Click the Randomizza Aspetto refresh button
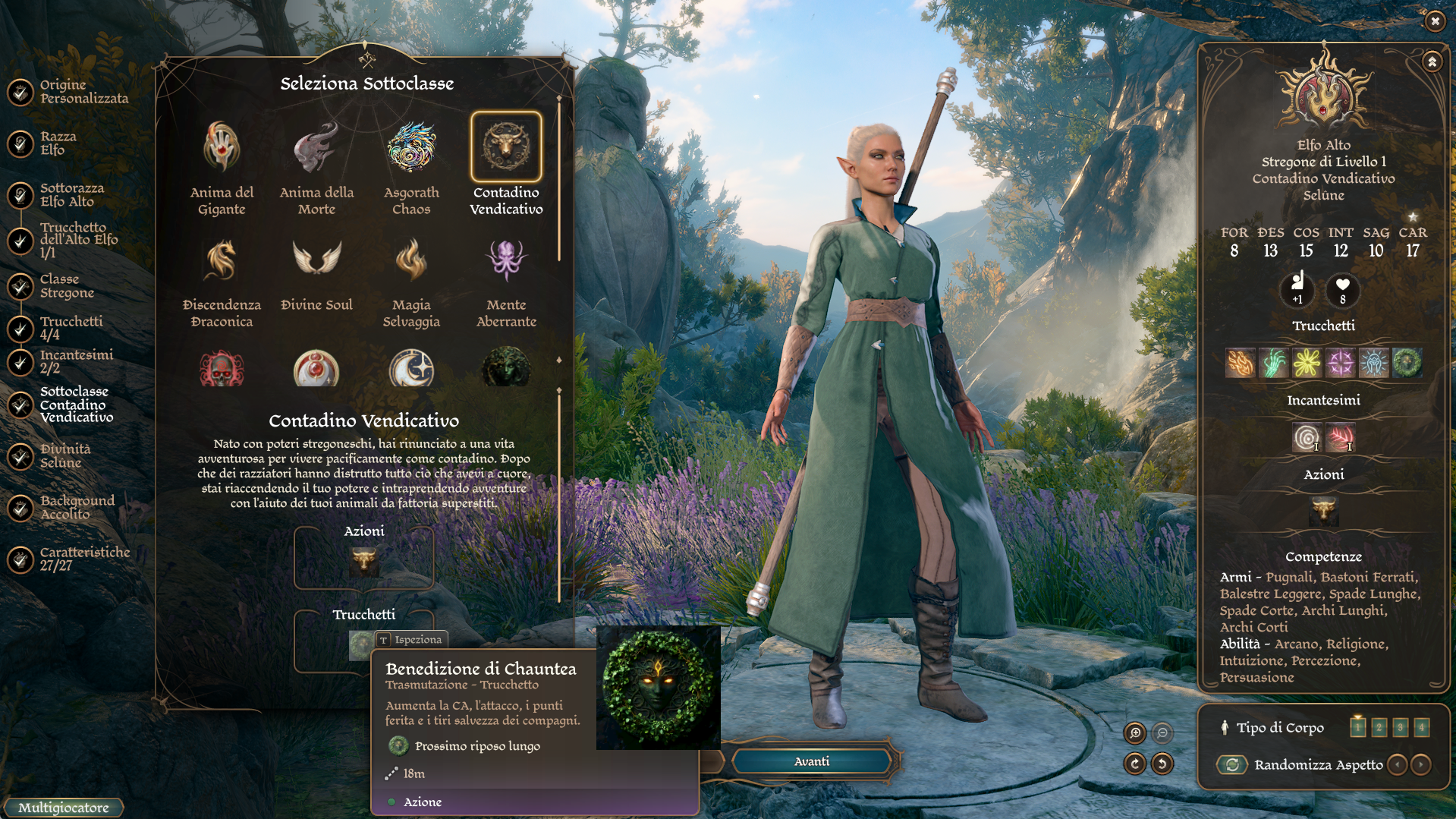The height and width of the screenshot is (819, 1456). pos(1232,764)
